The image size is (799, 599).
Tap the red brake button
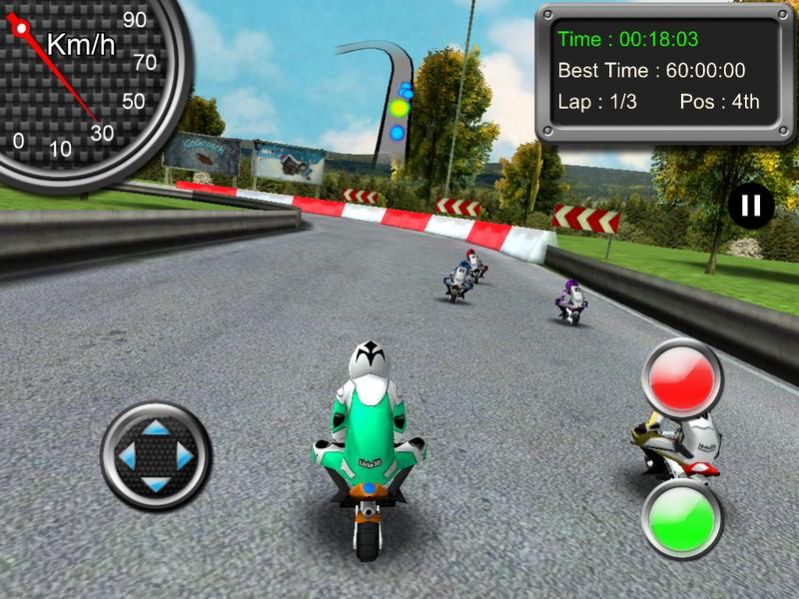coord(683,379)
